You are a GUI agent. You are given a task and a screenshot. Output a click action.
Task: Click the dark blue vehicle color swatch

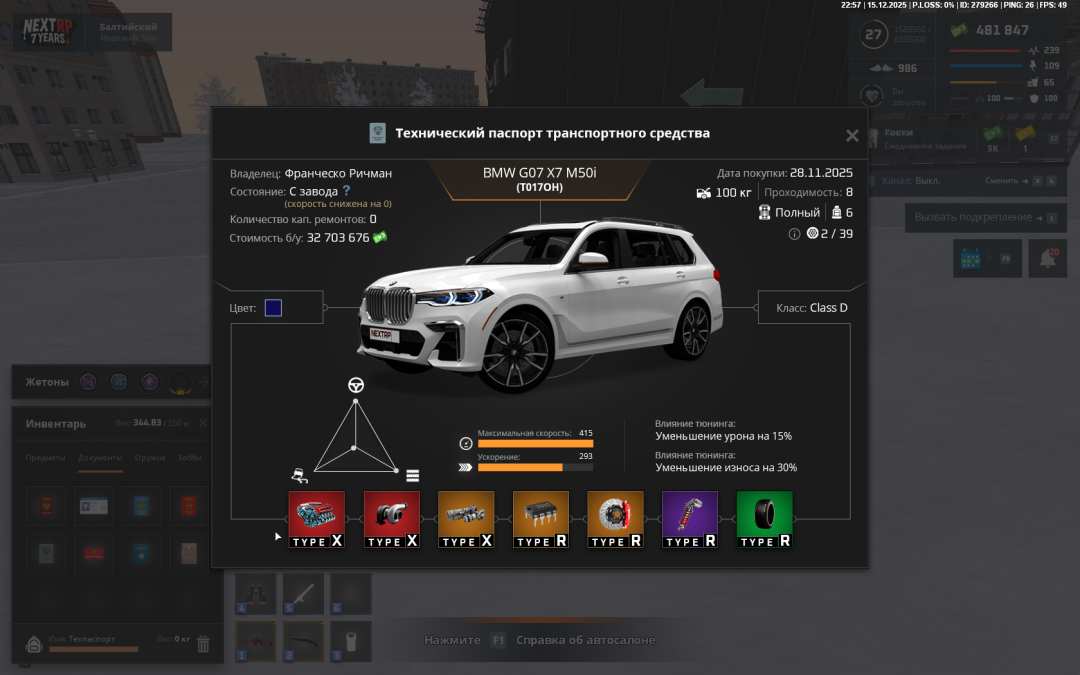click(x=273, y=308)
